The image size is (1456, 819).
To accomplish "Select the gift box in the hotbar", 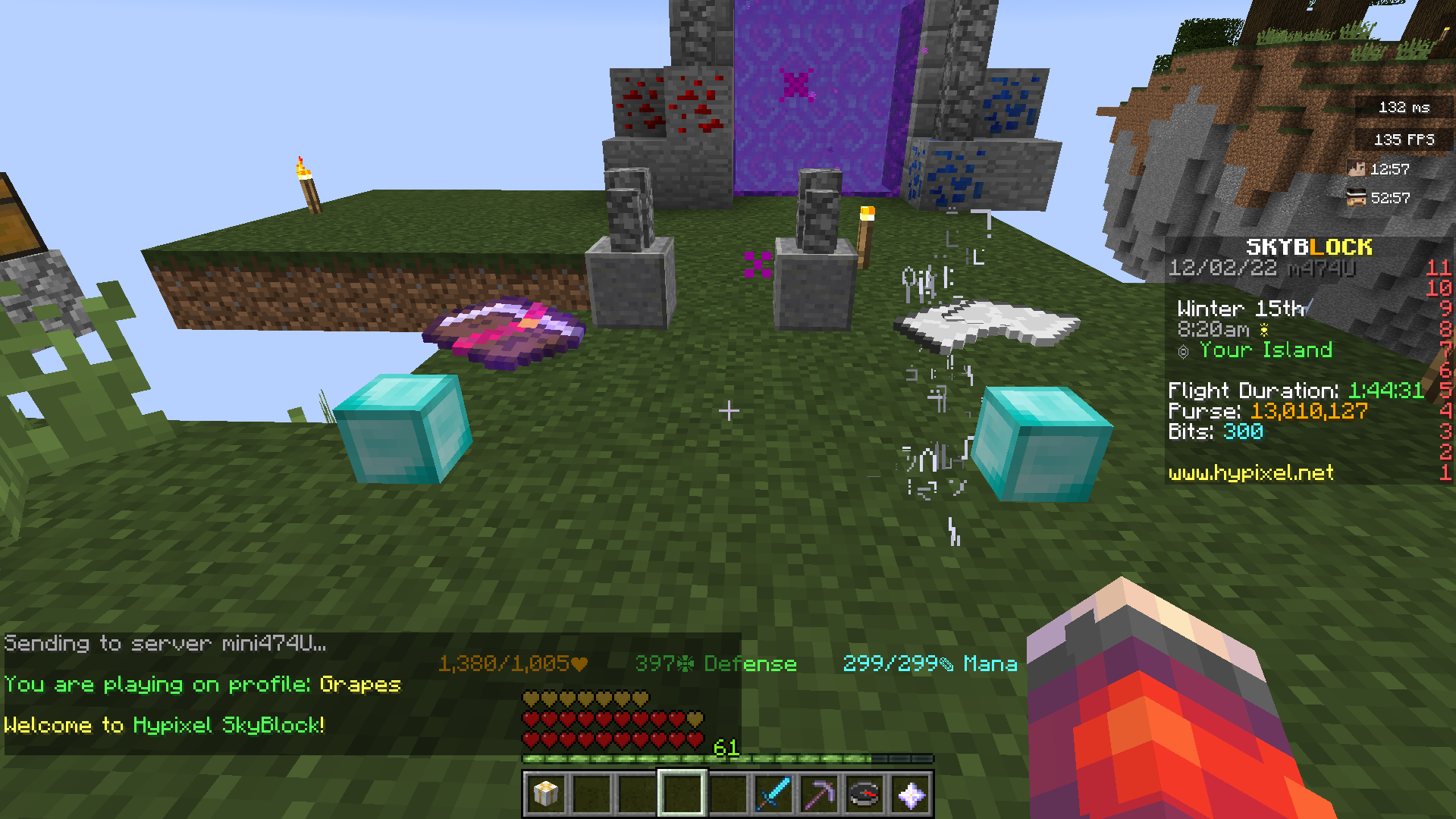I will tap(545, 793).
